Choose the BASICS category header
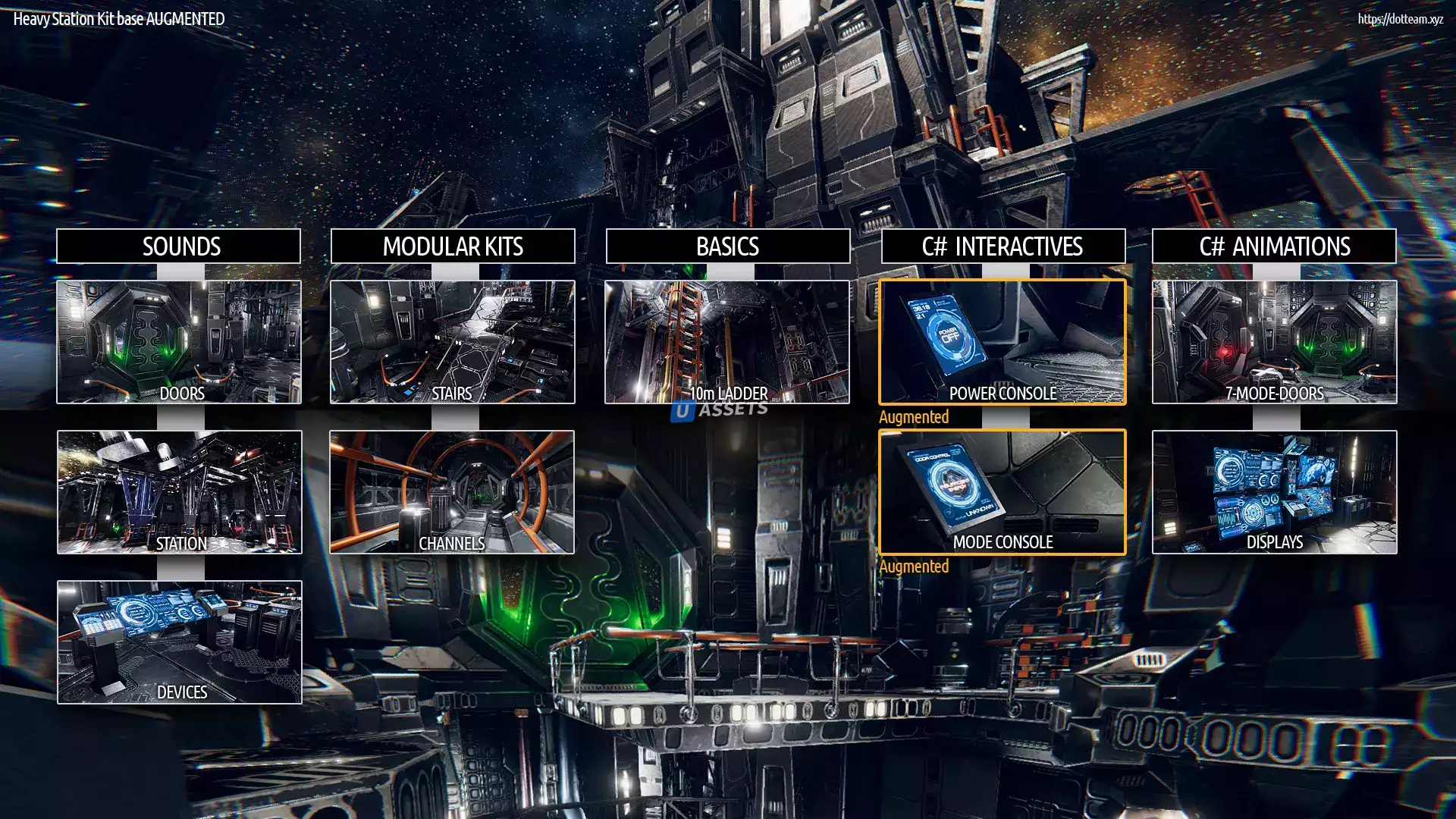The height and width of the screenshot is (819, 1456). [728, 246]
